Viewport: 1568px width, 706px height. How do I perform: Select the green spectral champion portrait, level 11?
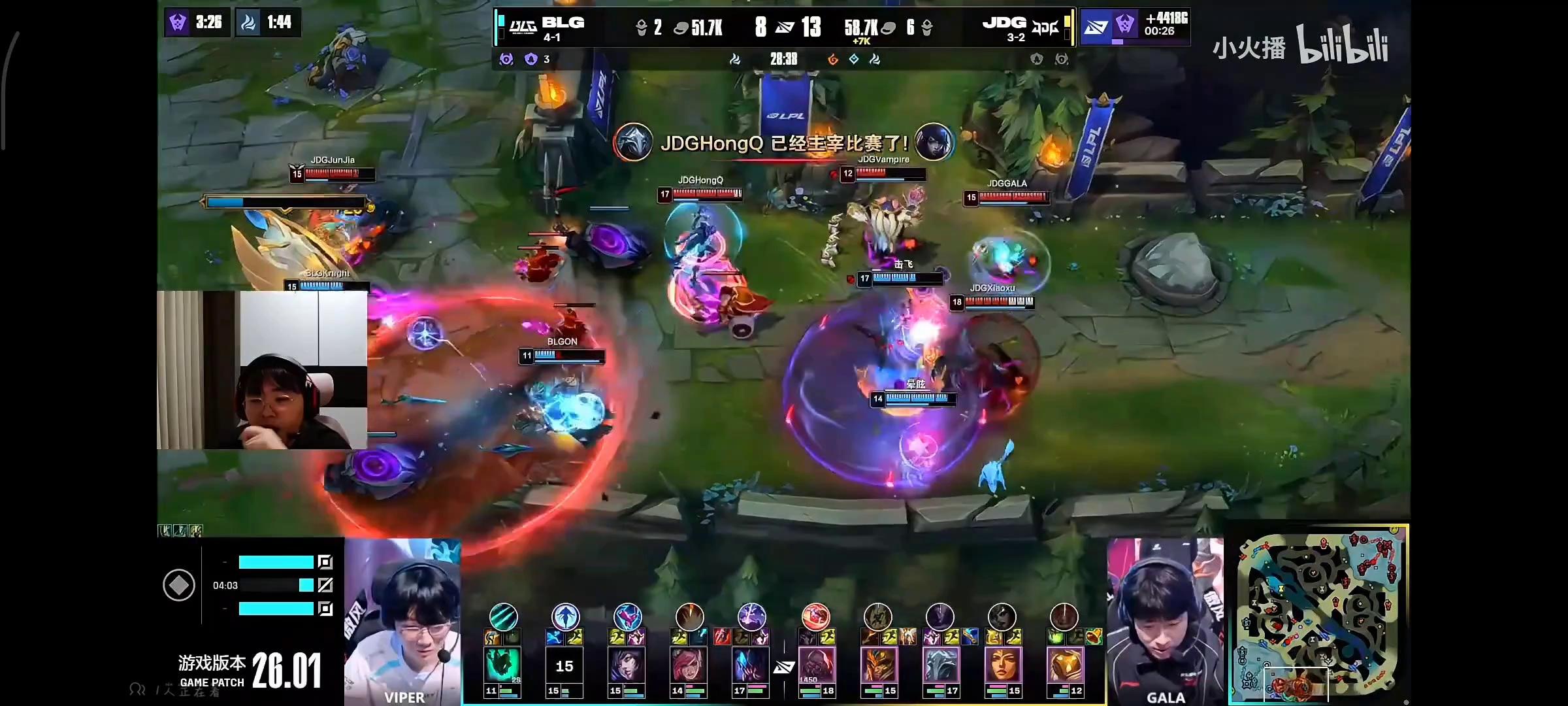502,666
